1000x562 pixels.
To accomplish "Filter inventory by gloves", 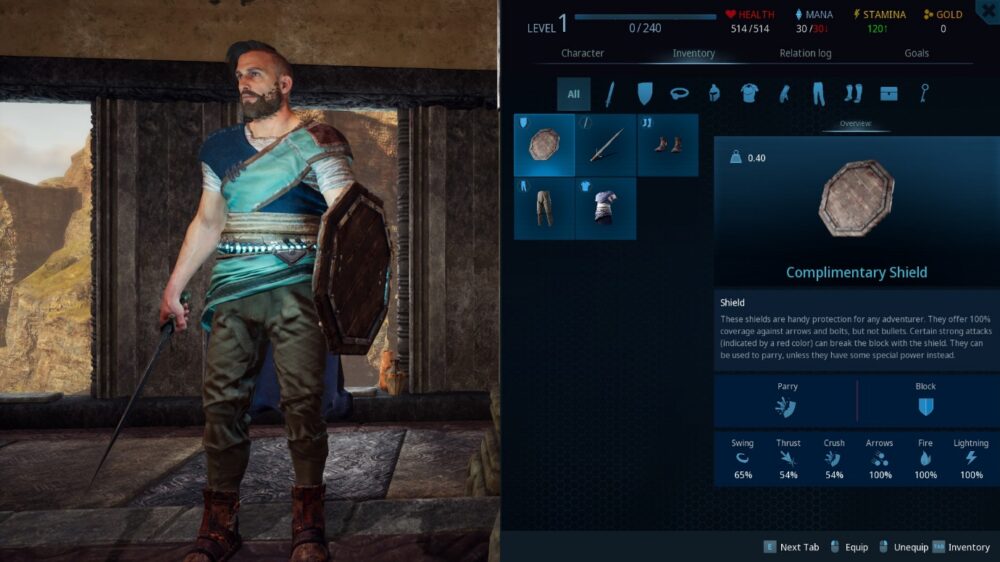I will coord(784,94).
